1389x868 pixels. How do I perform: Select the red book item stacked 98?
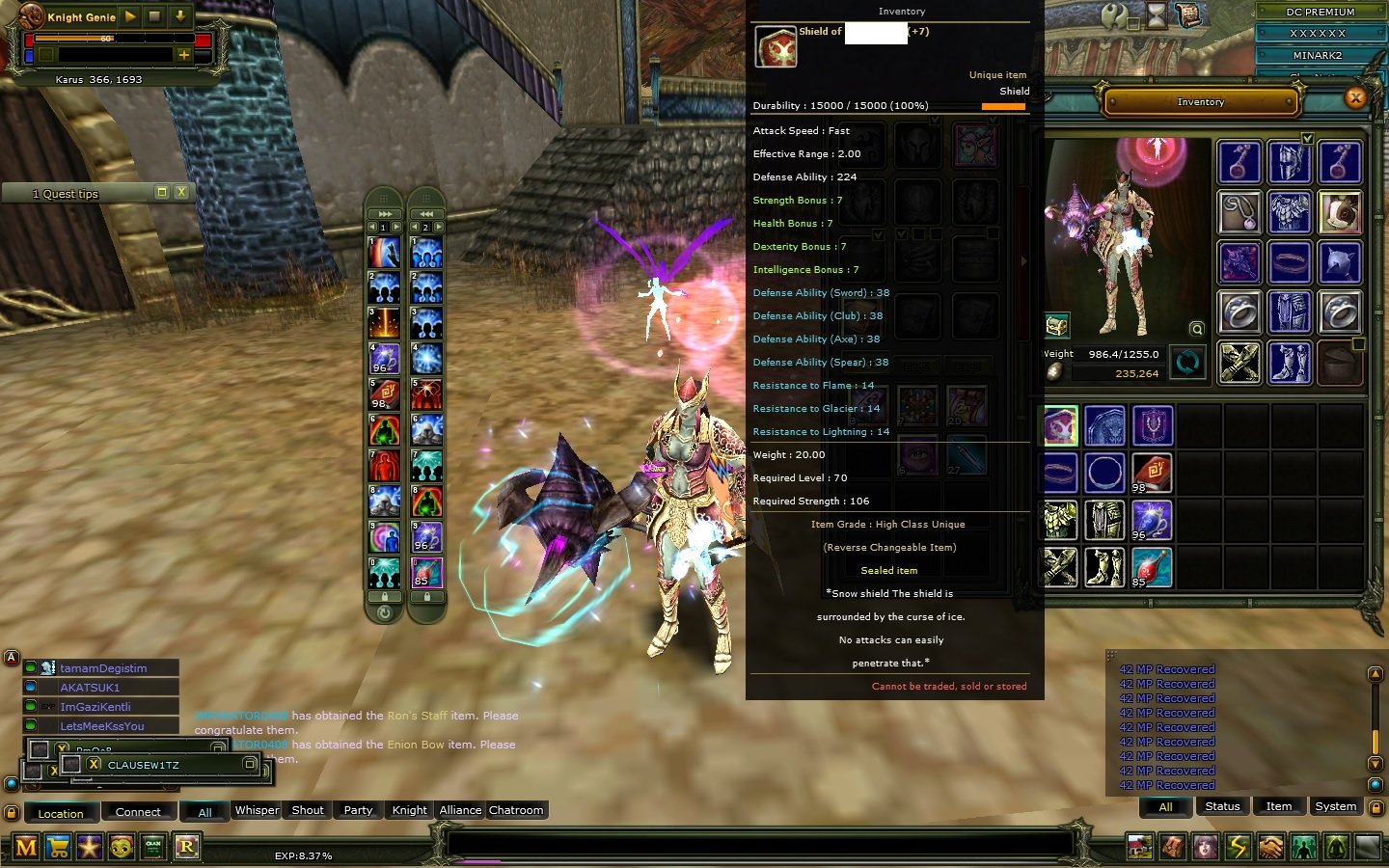click(1152, 473)
